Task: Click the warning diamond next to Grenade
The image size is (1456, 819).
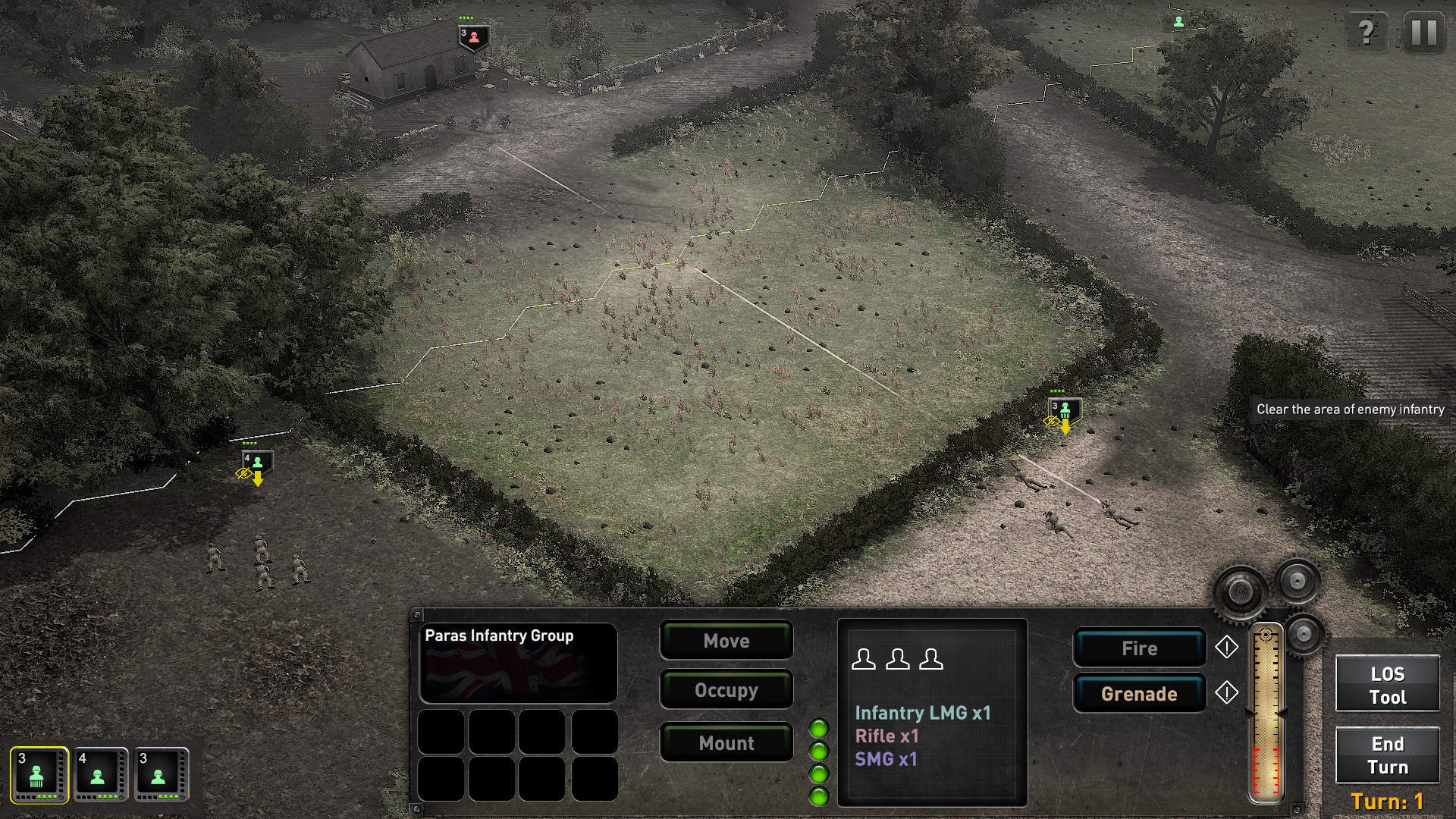Action: pos(1227,692)
